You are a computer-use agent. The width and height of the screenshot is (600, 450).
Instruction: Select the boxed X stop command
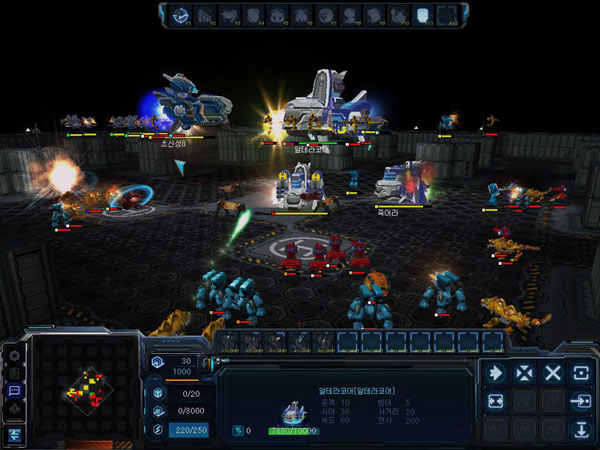[524, 373]
